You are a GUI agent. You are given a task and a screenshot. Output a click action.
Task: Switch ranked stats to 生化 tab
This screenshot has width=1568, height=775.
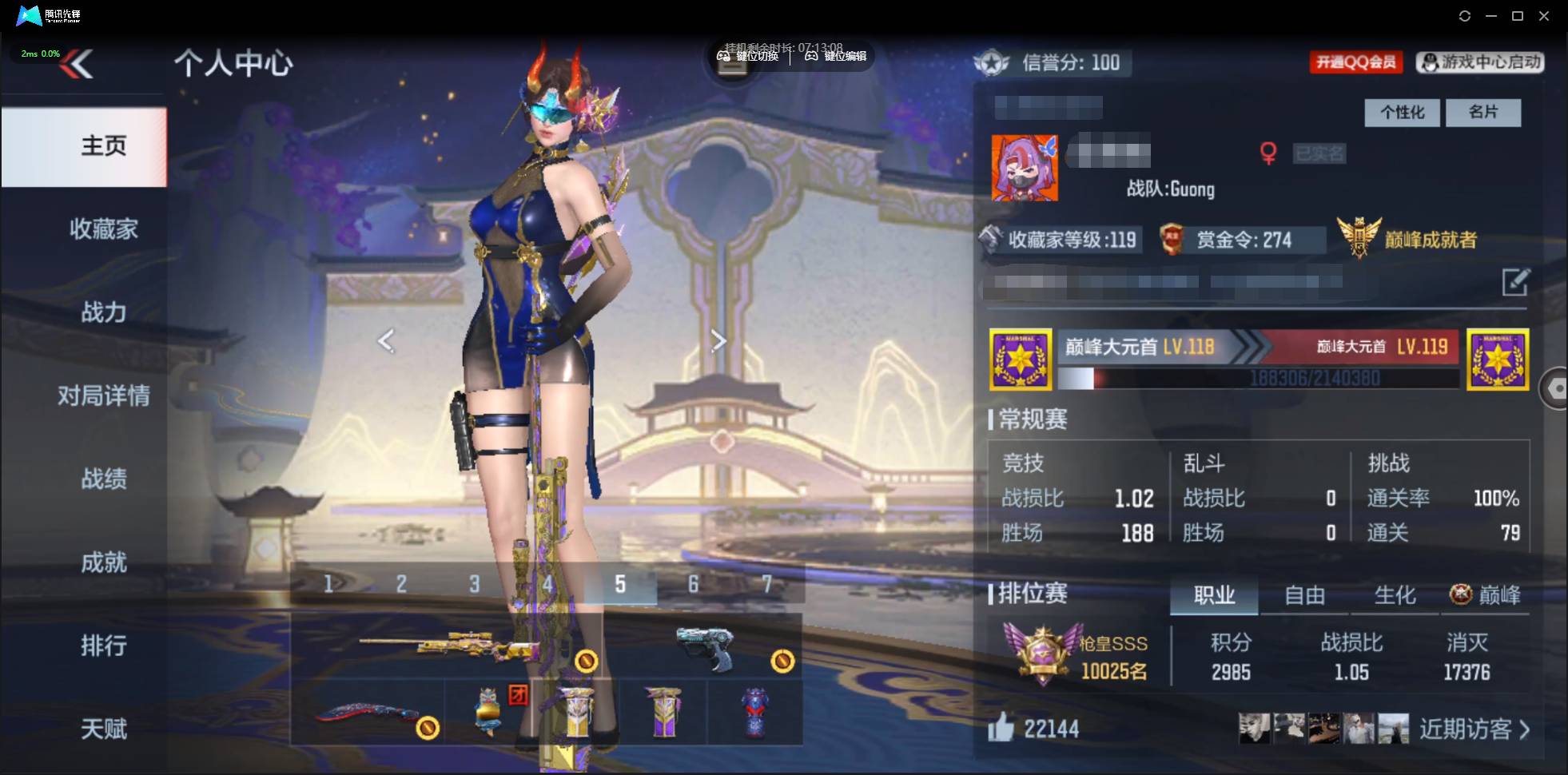(1395, 595)
